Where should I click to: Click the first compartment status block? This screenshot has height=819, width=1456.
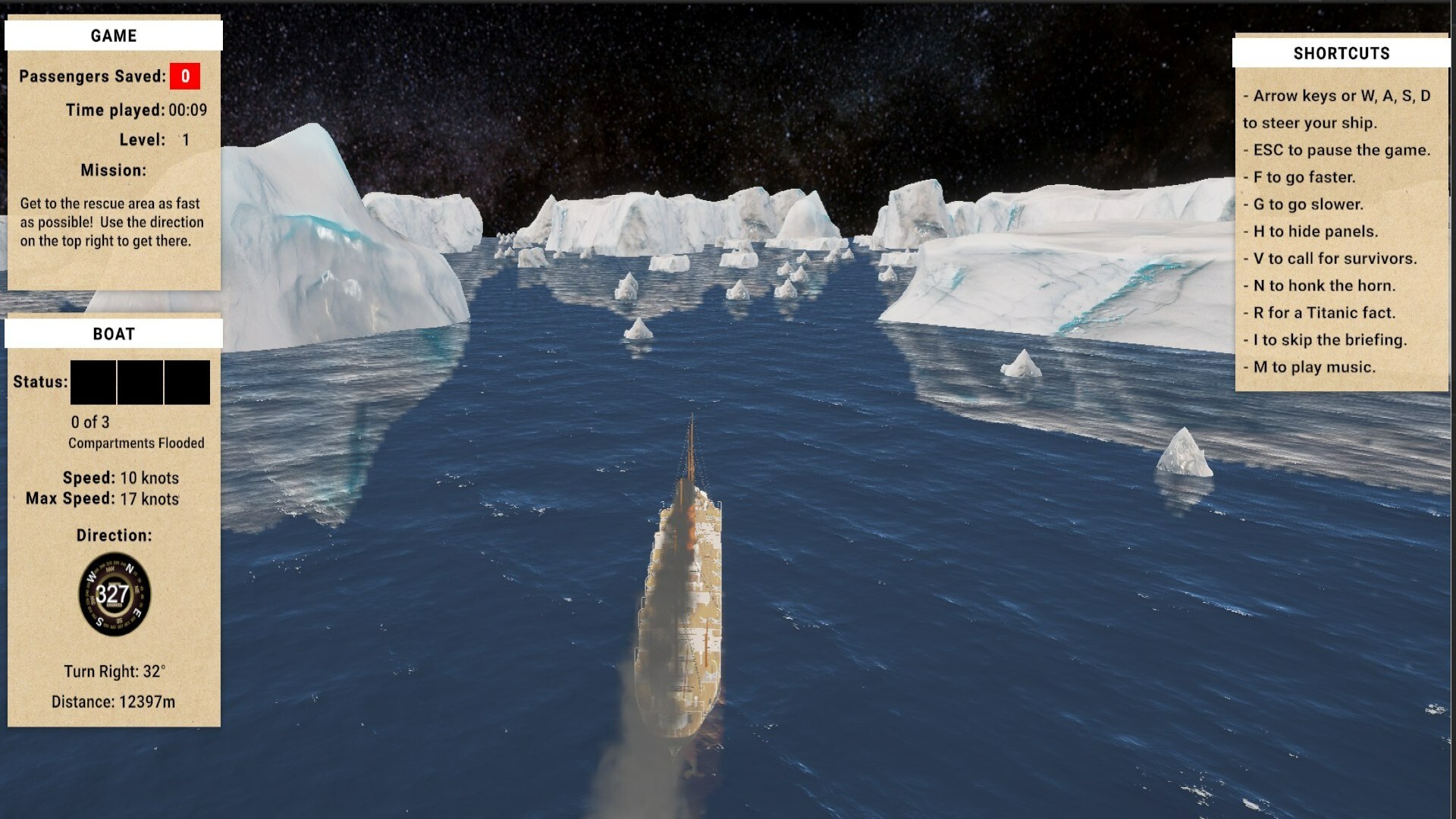click(93, 382)
